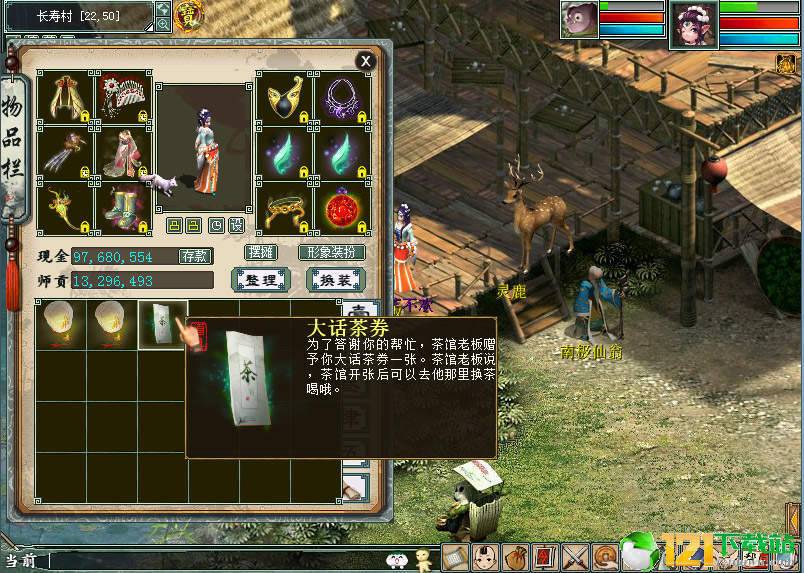Screen dimensions: 804x573
Task: Open the 摆摊 stall button
Action: (x=260, y=252)
